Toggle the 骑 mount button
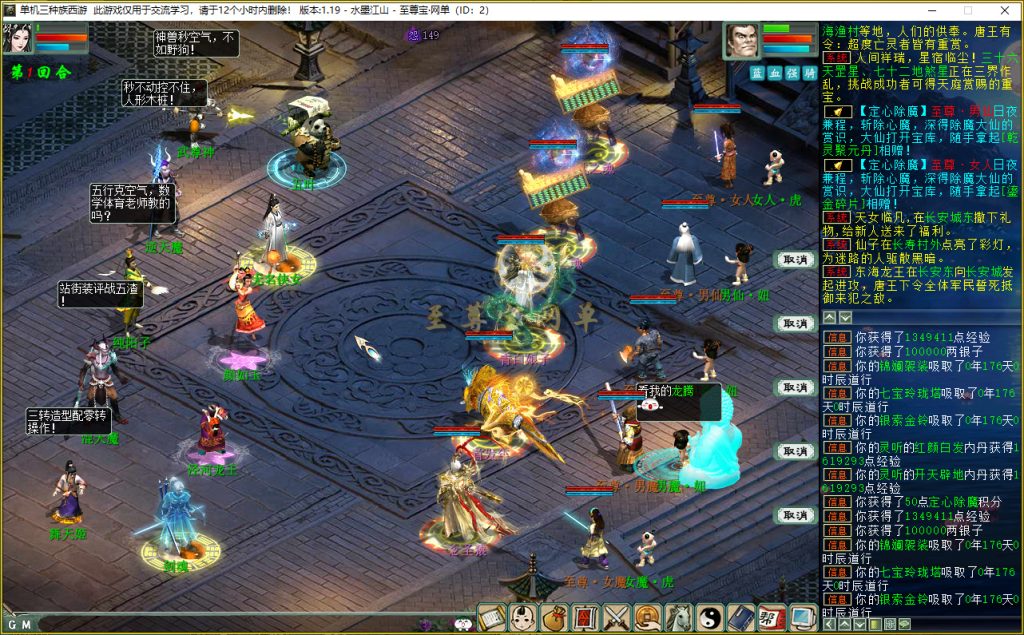This screenshot has width=1024, height=635. click(x=808, y=73)
